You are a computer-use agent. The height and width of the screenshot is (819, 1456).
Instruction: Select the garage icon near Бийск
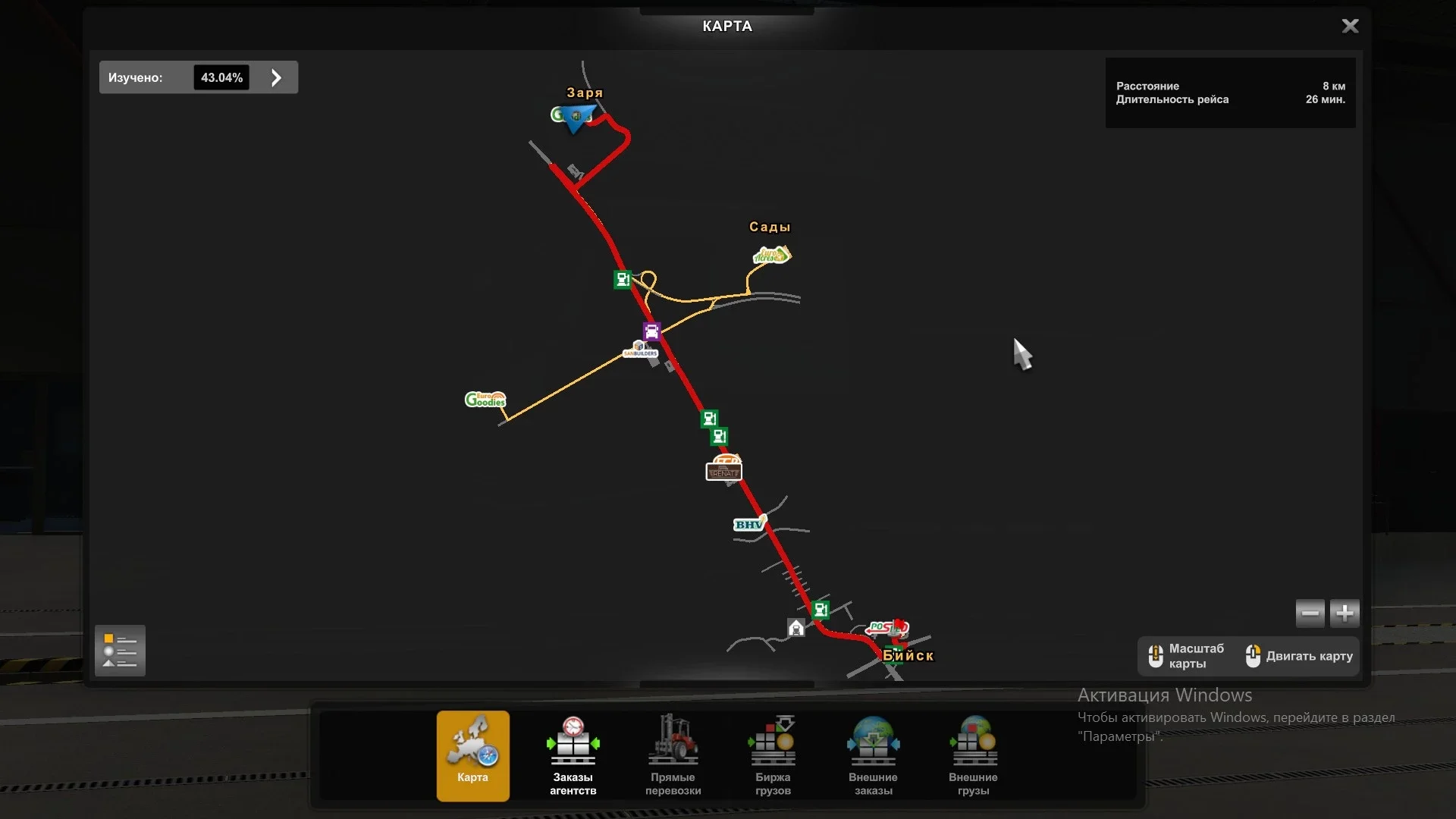[x=795, y=628]
